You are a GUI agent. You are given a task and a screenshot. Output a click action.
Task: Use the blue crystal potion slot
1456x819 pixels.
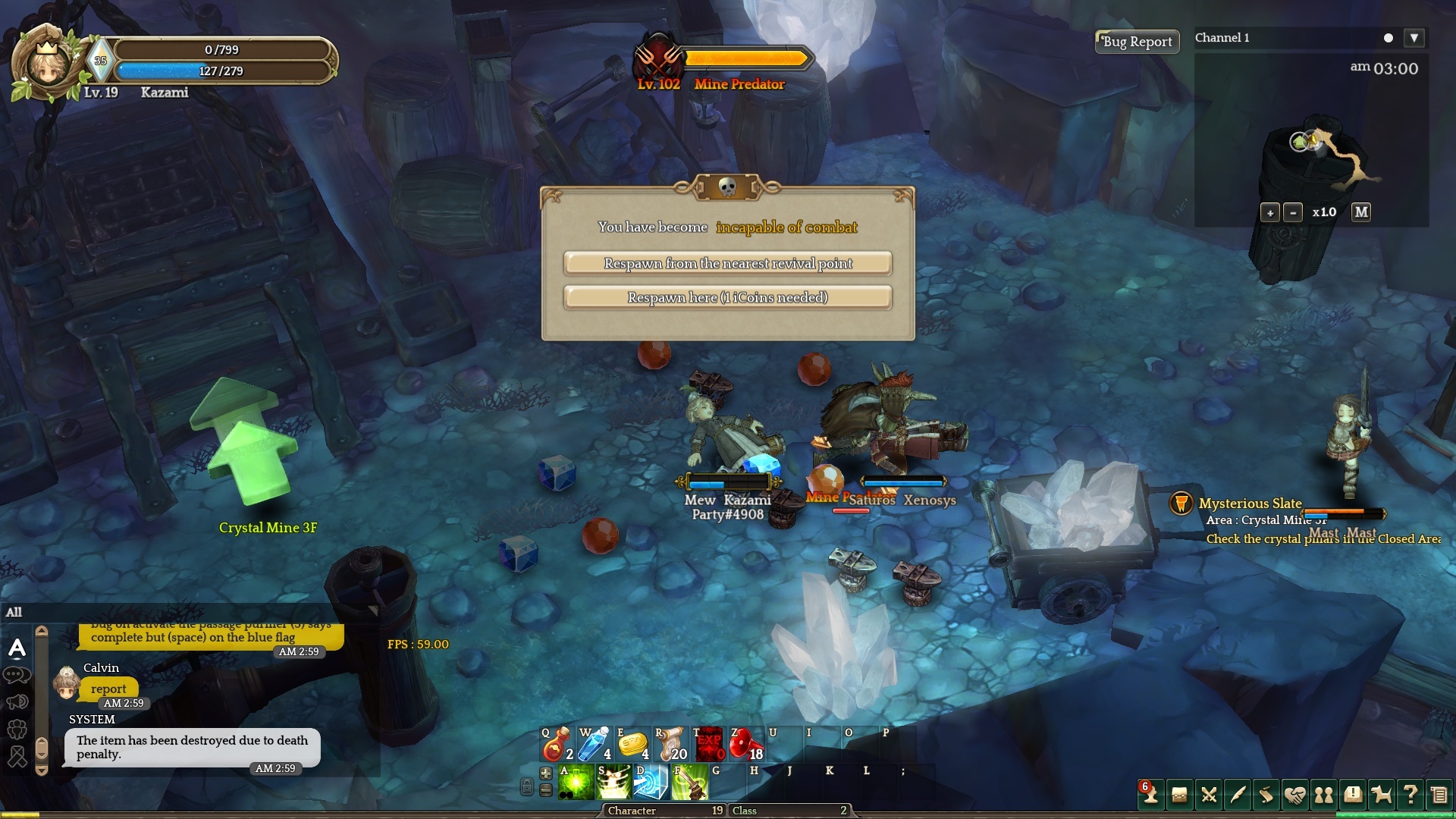[x=595, y=745]
